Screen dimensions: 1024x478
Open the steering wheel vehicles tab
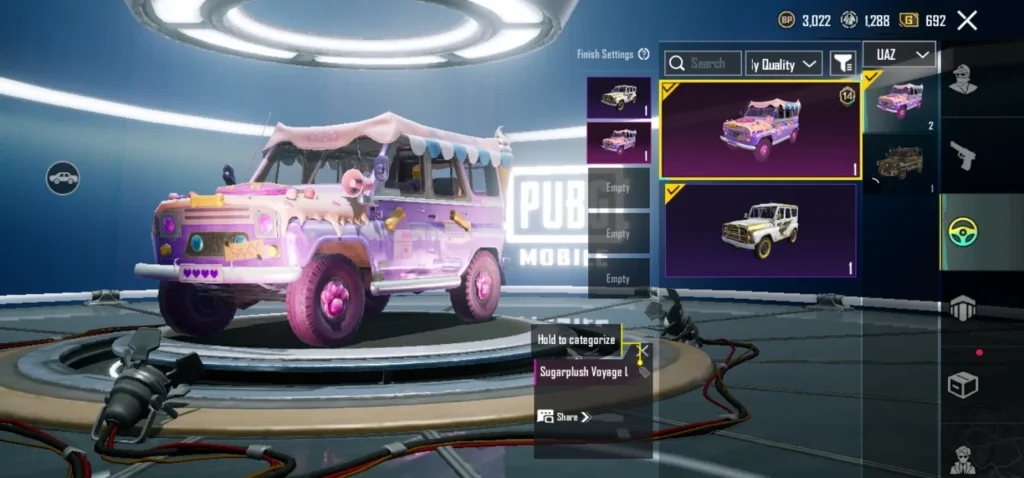[x=963, y=232]
